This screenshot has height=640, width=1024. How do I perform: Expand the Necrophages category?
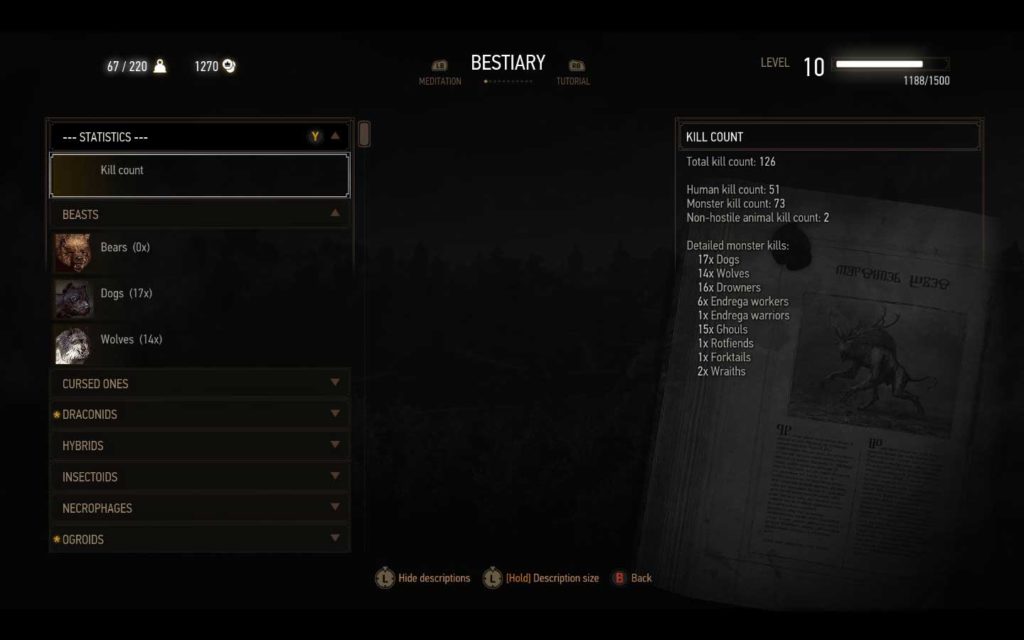(x=200, y=508)
